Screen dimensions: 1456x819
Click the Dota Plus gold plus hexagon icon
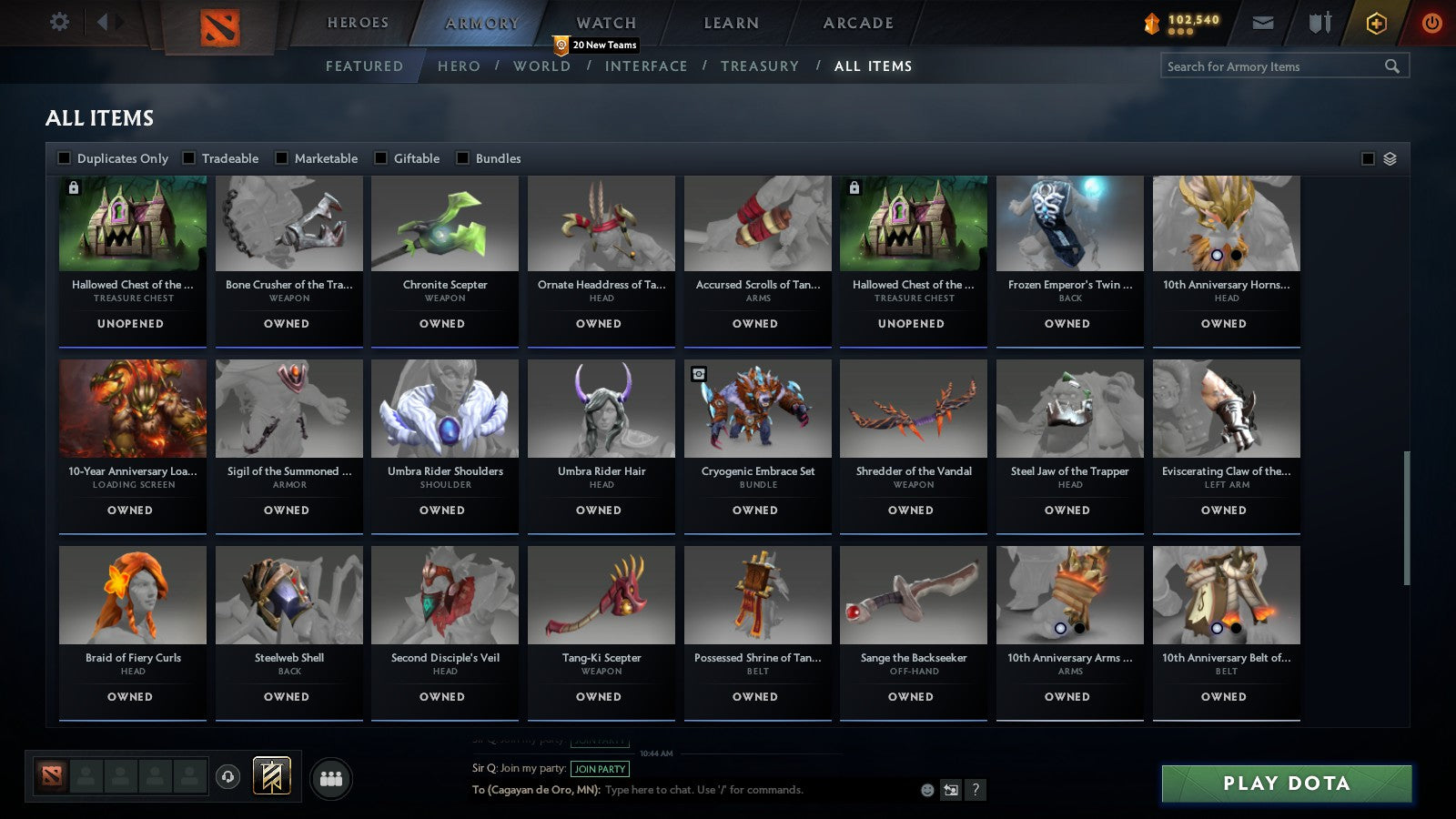pyautogui.click(x=1376, y=24)
